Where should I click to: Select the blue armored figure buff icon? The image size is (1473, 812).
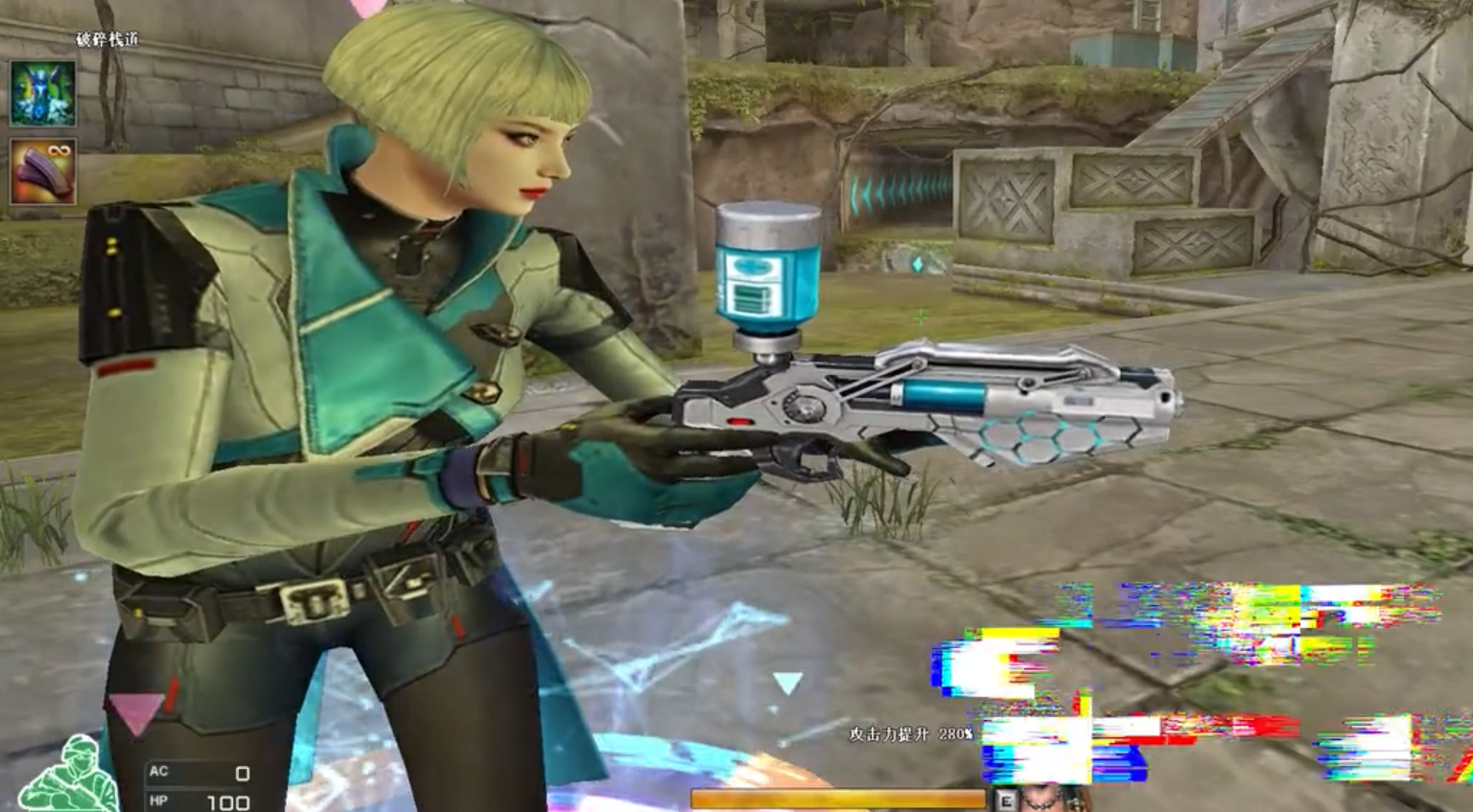(x=42, y=94)
